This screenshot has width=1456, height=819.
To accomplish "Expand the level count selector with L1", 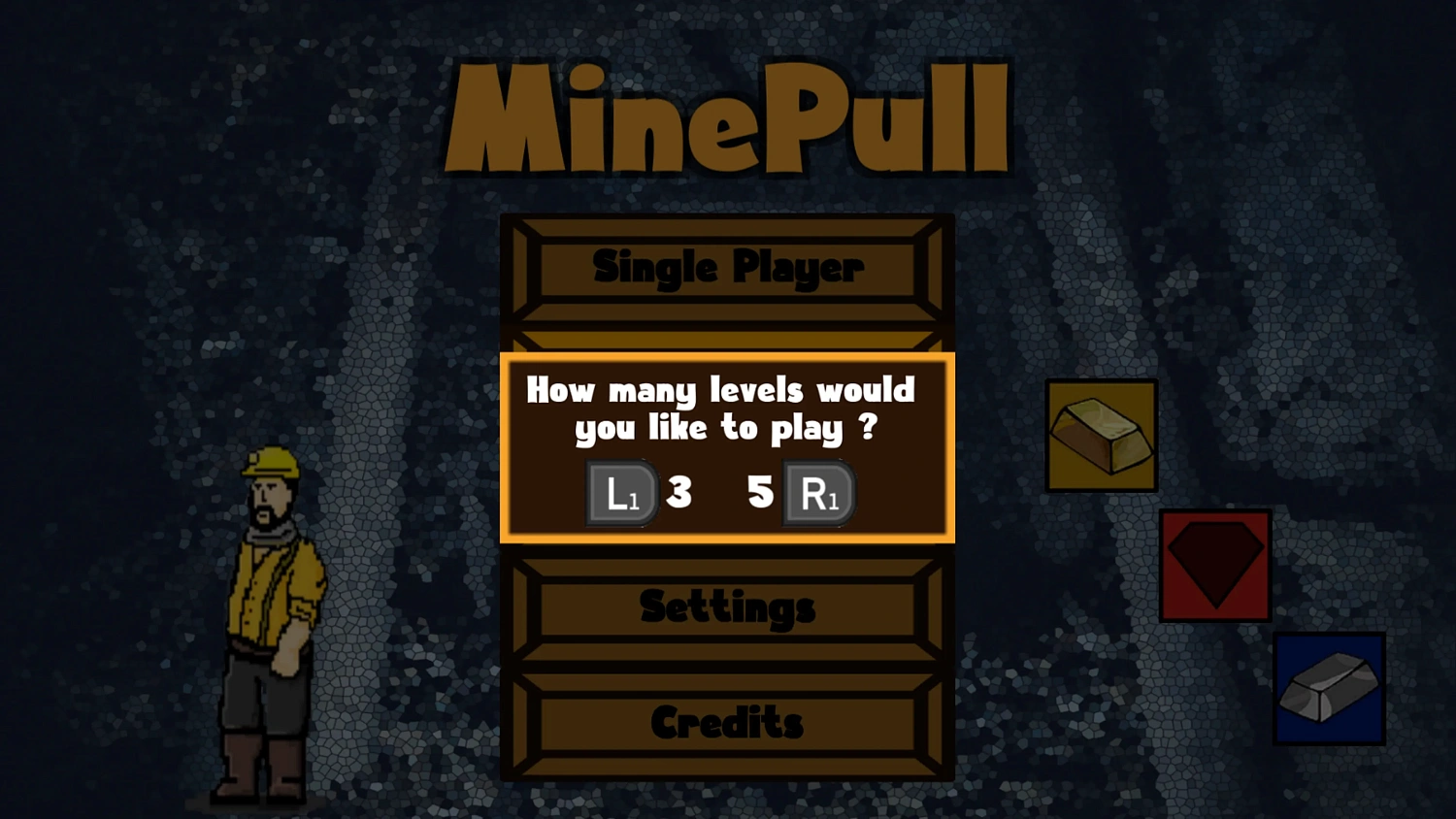I will 620,493.
